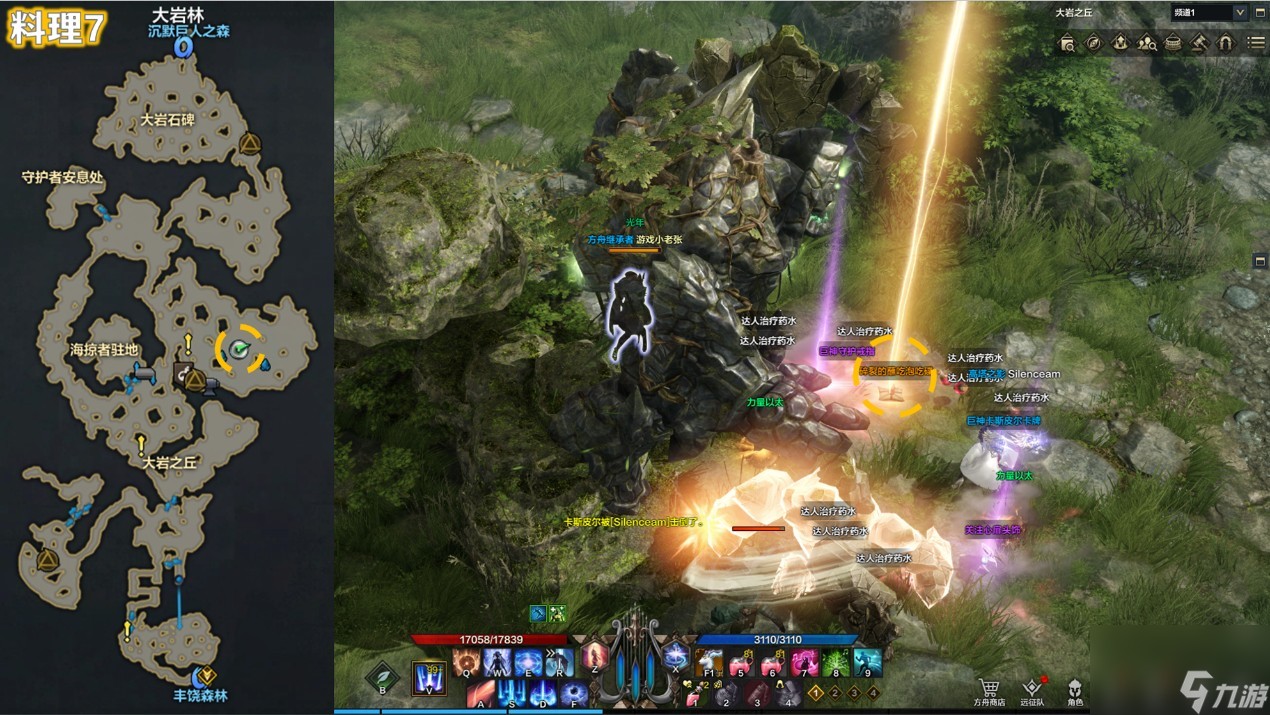Summon the mount in slot F1
Image resolution: width=1270 pixels, height=715 pixels.
coord(708,663)
